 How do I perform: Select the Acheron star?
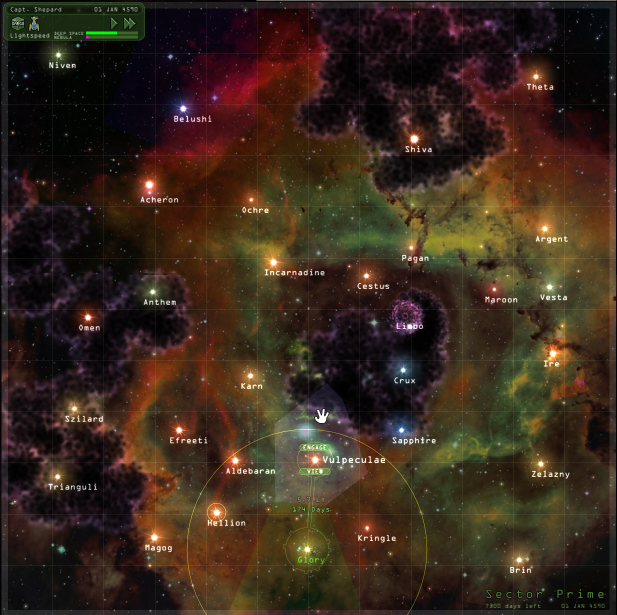click(x=149, y=185)
